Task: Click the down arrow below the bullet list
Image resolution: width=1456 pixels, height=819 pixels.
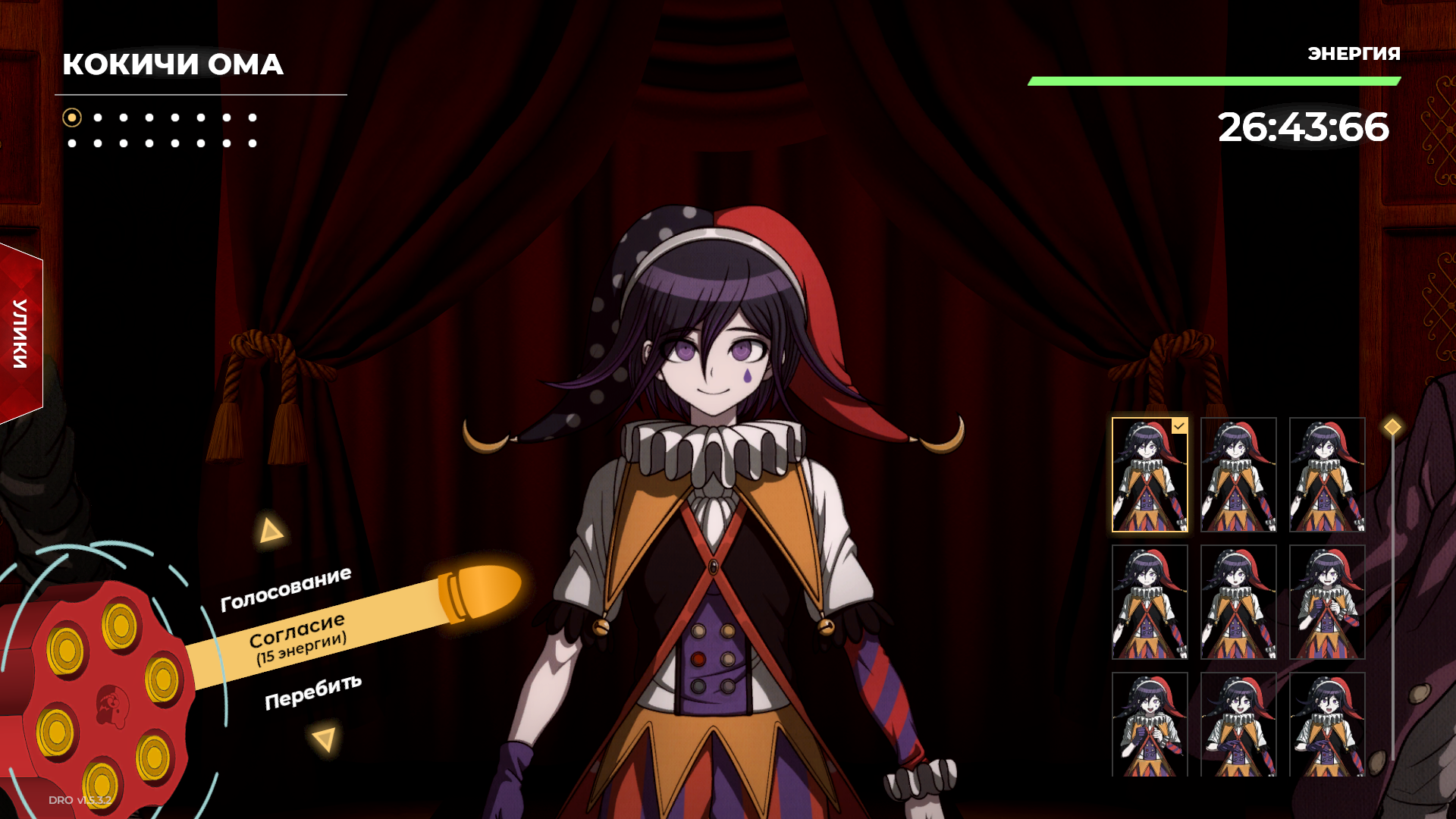Action: click(x=325, y=739)
